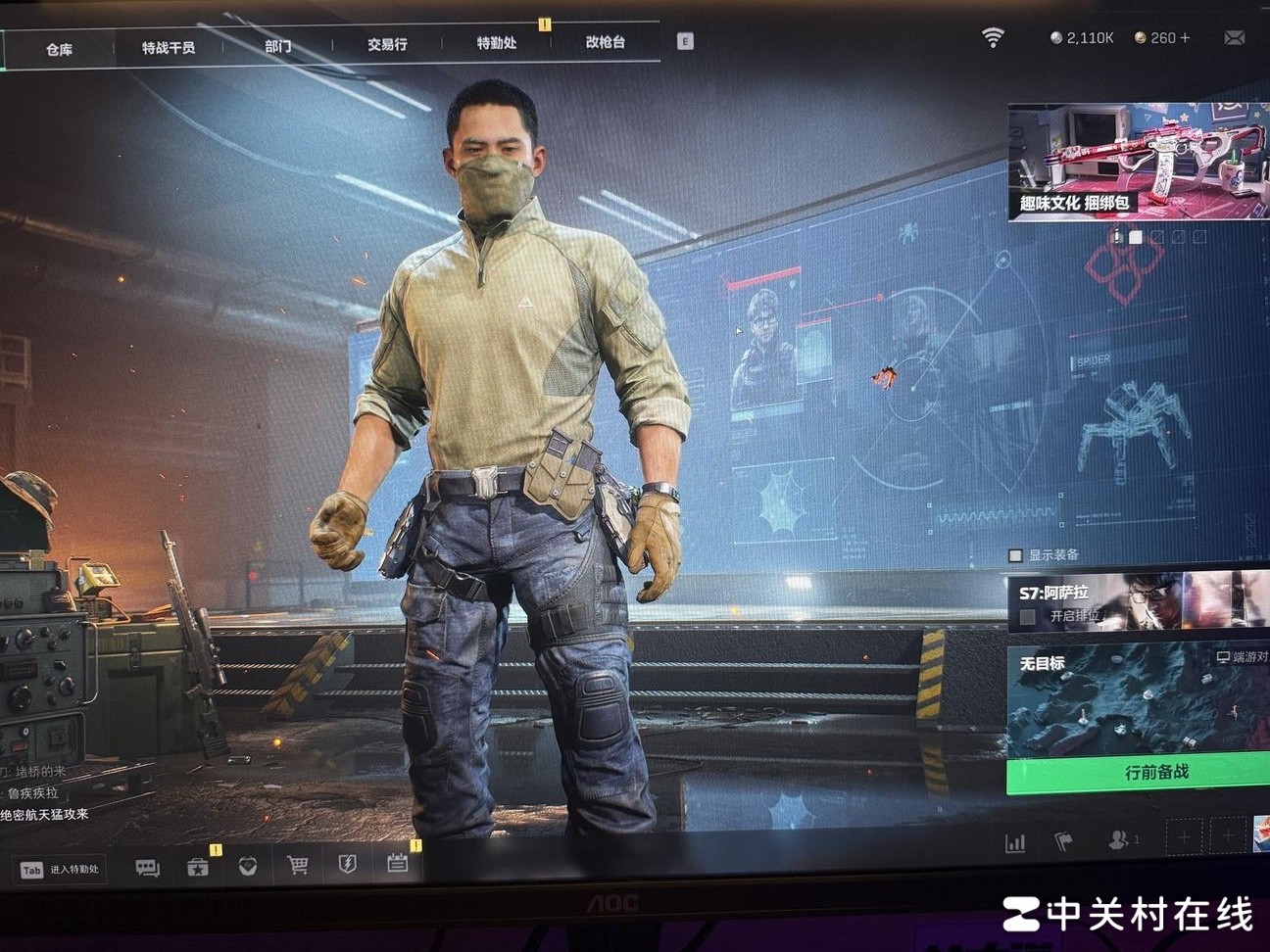Open the friends list silhouette icon

pos(1117,839)
